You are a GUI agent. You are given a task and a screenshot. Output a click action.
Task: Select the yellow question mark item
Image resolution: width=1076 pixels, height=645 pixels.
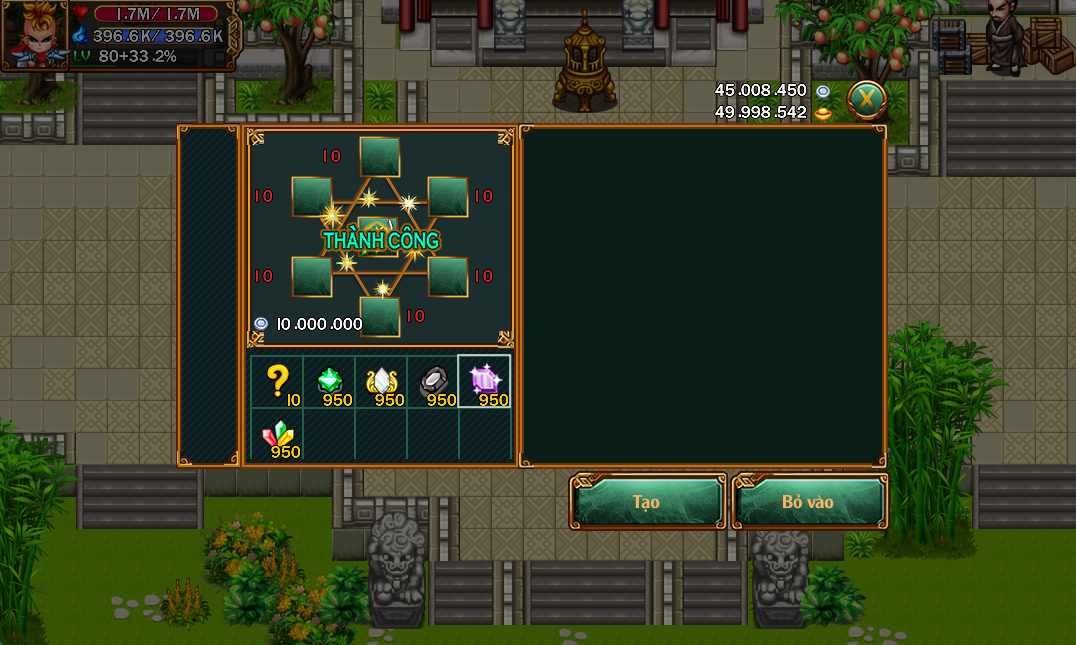pos(277,381)
